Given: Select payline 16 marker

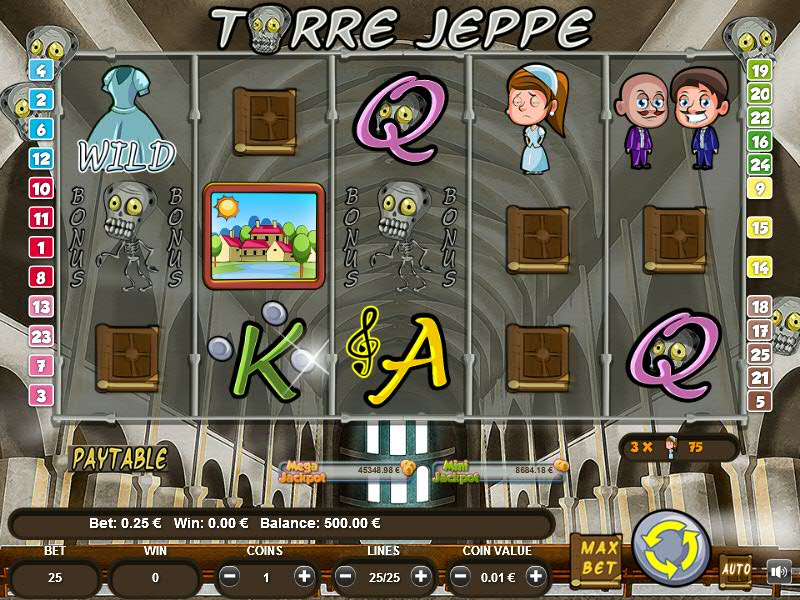Looking at the screenshot, I should tap(760, 141).
